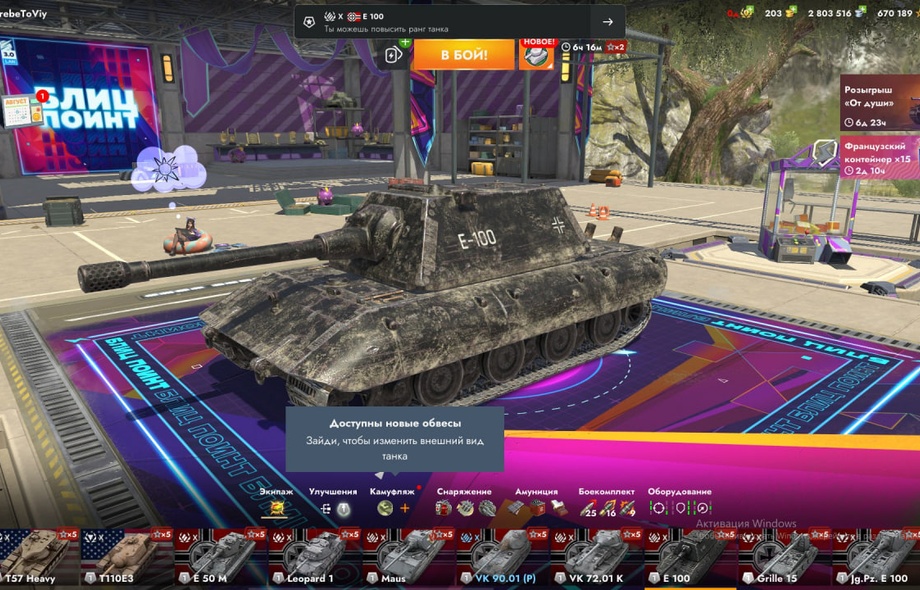This screenshot has width=920, height=590.
Task: Open the Боекомплект ammunition loadout
Action: 606,508
